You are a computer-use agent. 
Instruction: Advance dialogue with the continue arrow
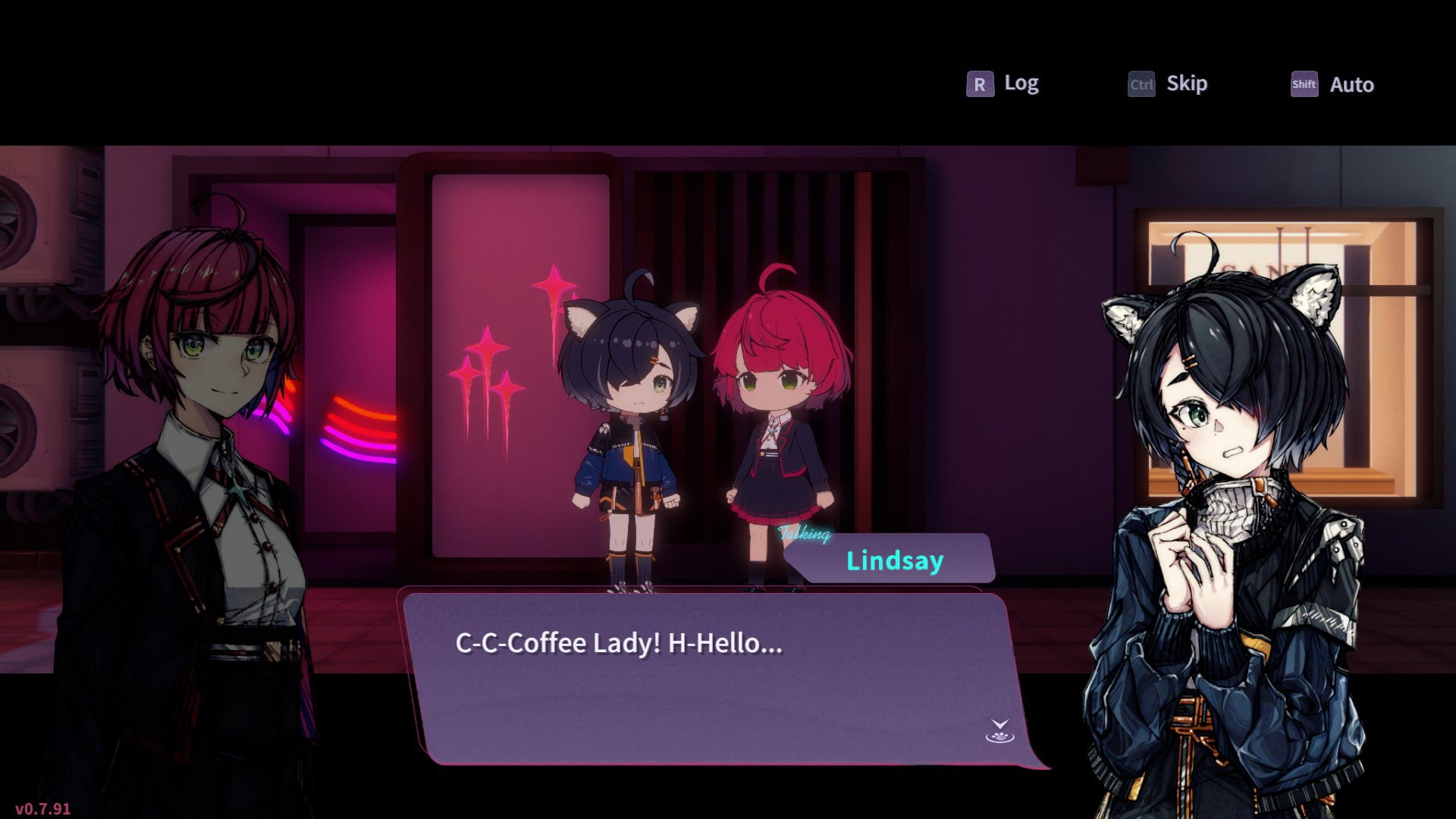pos(999,731)
